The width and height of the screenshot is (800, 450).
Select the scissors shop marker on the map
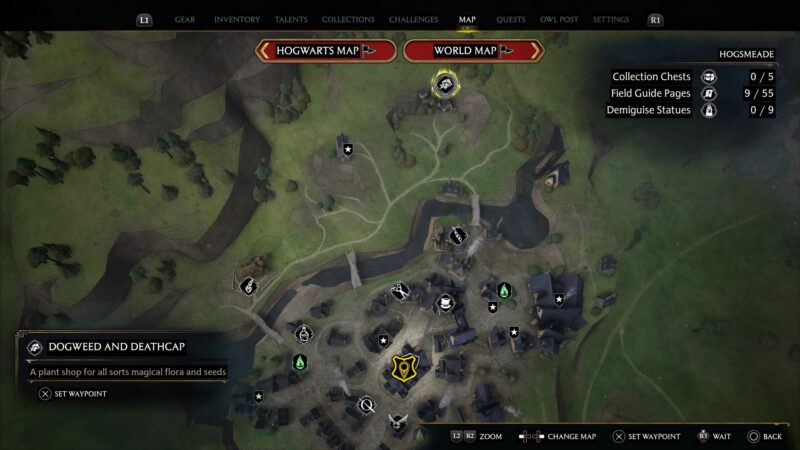[x=399, y=290]
